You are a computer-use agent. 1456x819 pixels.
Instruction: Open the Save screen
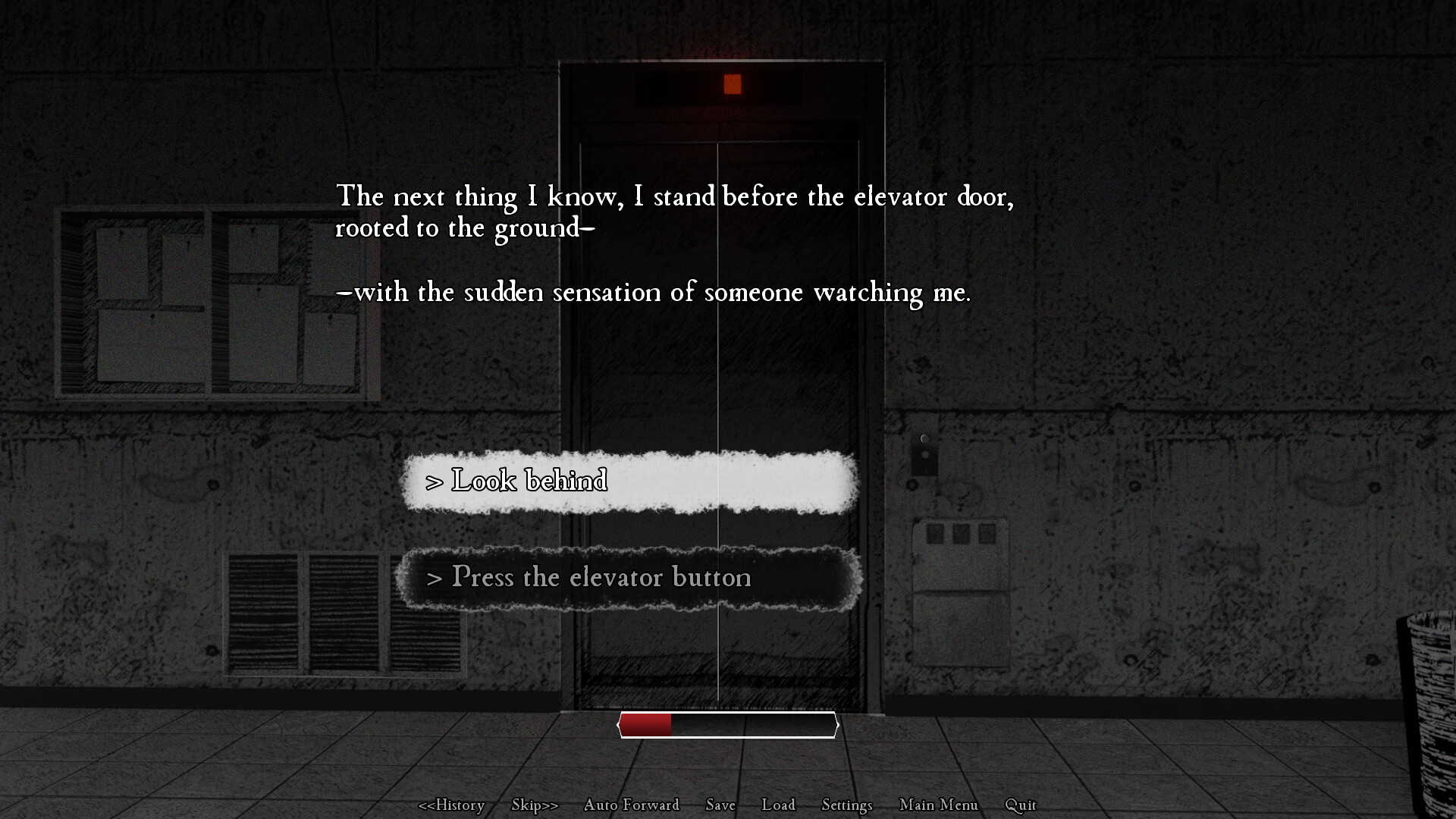click(720, 805)
